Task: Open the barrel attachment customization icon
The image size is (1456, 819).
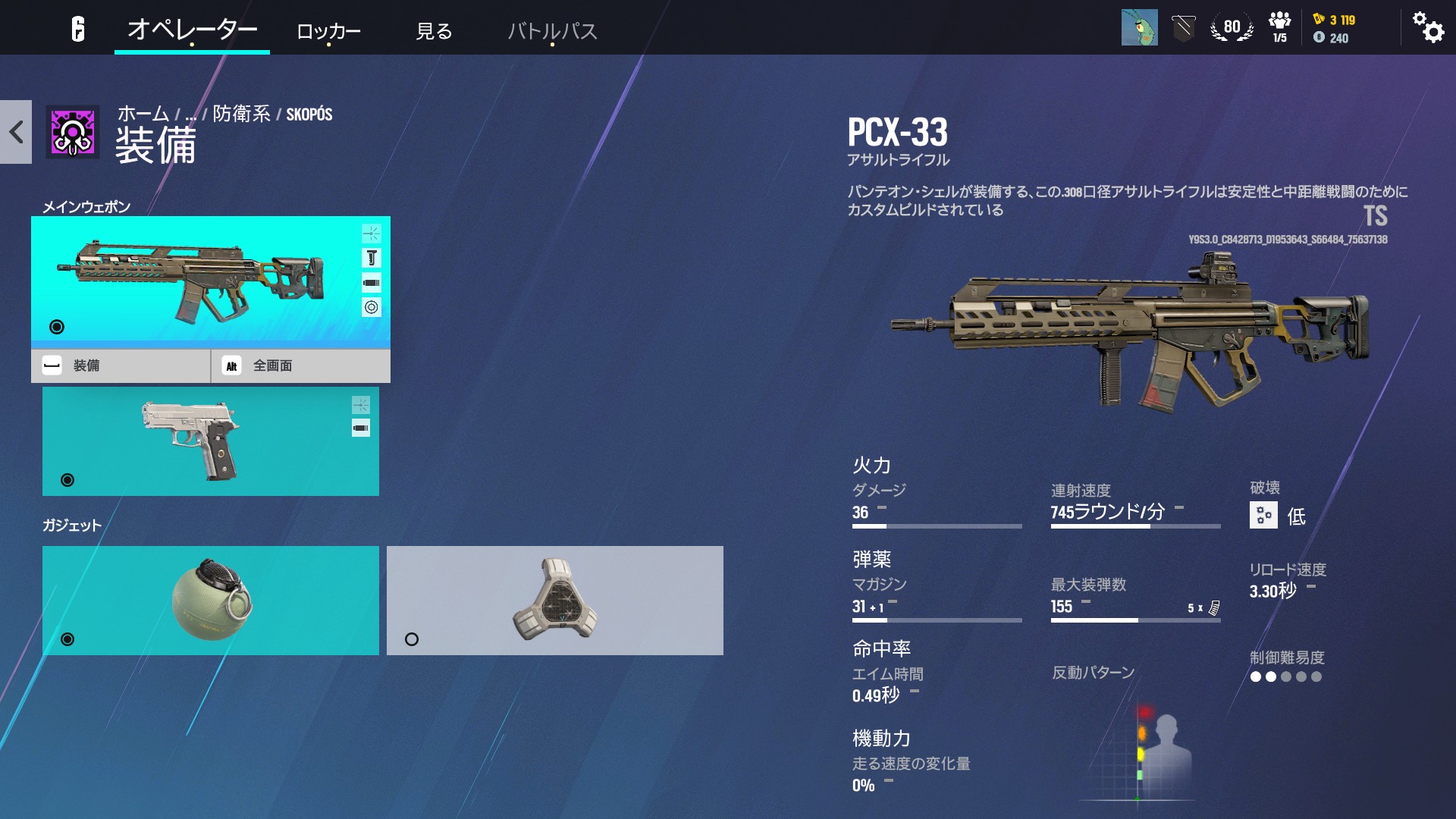Action: [371, 233]
